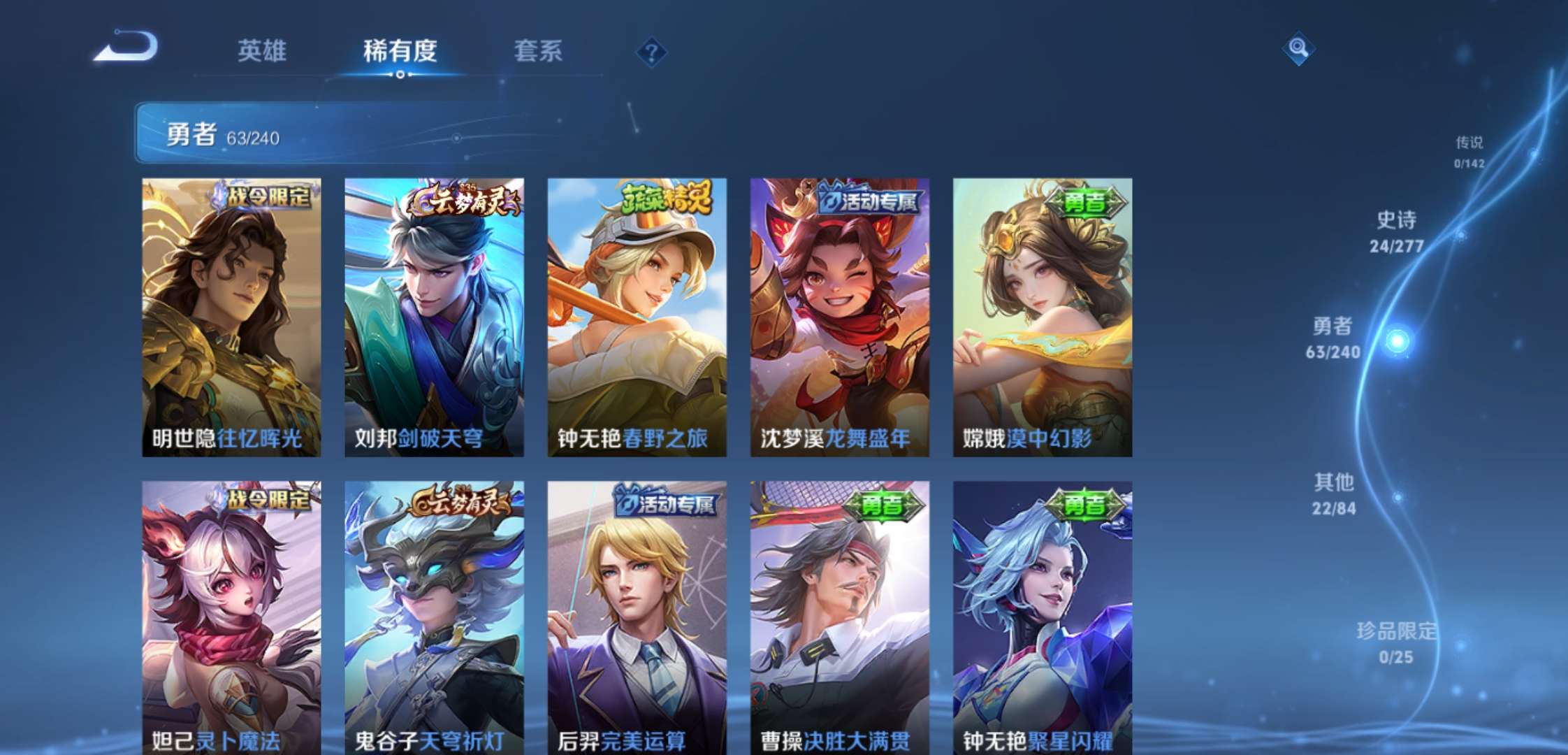Open the 曹操决胜大满贯 skin

pyautogui.click(x=840, y=615)
